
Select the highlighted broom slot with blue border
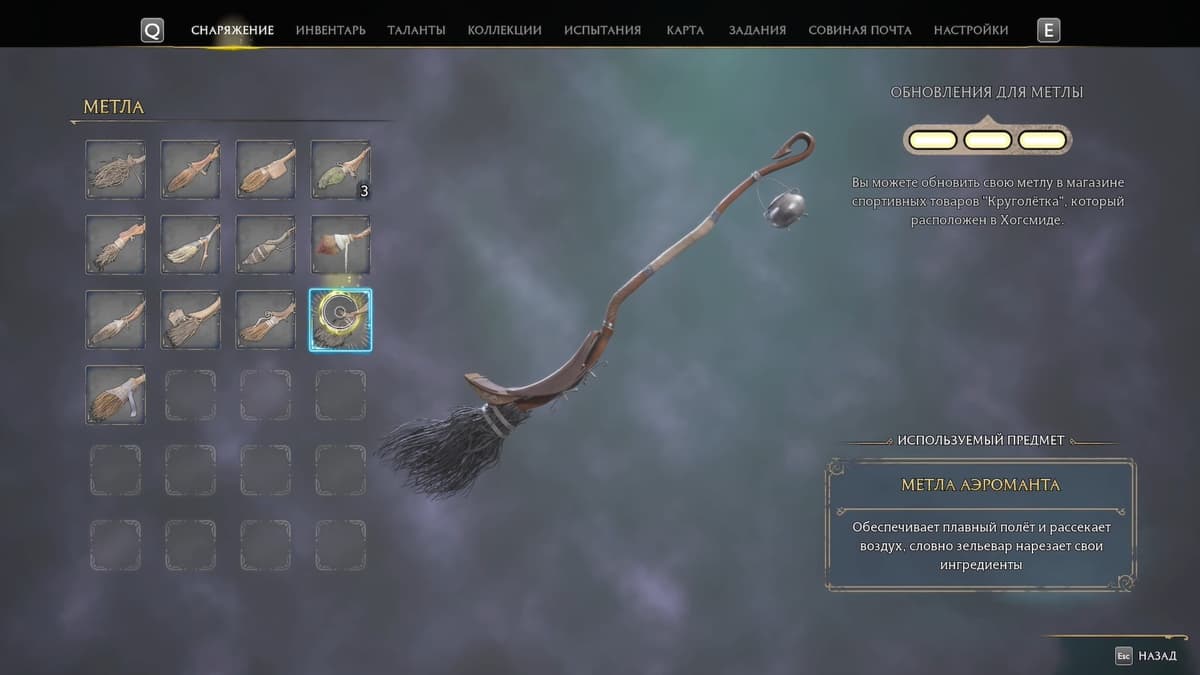[340, 320]
